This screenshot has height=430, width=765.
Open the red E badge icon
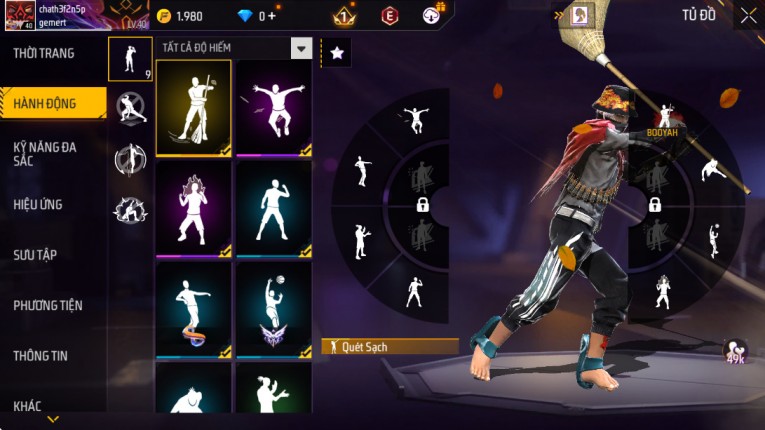[x=390, y=15]
